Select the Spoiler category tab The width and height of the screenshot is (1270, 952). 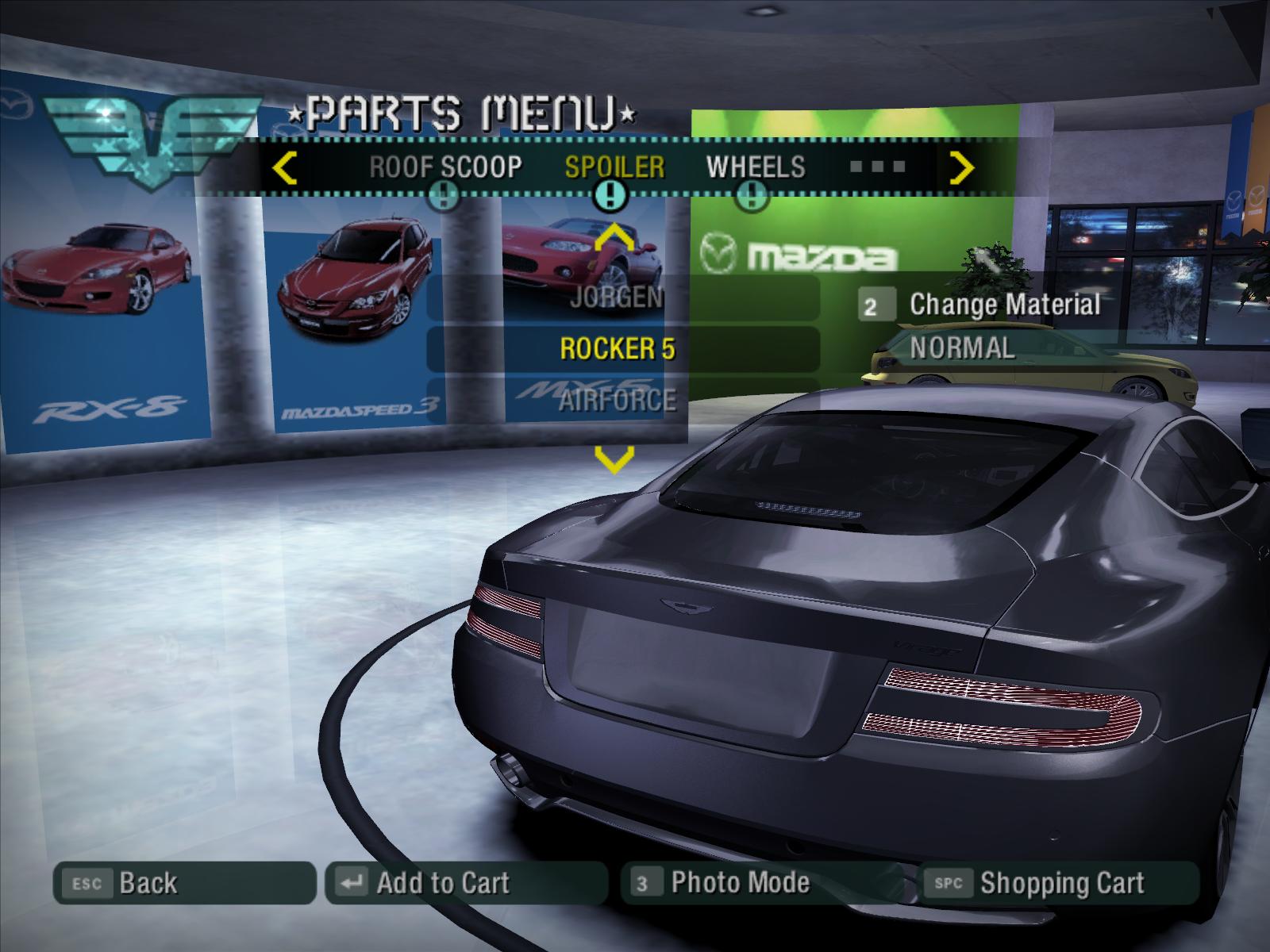(614, 167)
